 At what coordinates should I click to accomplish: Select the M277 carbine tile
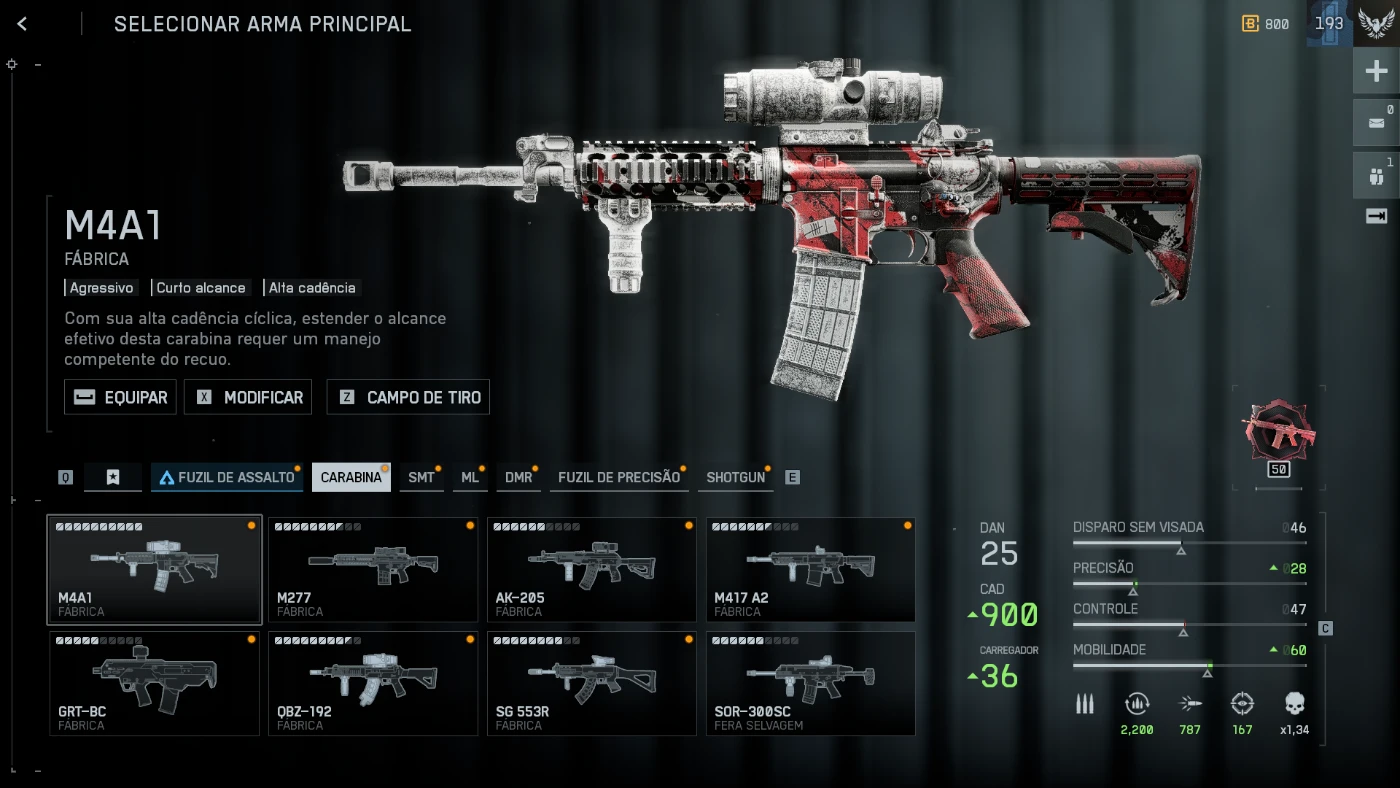click(x=373, y=569)
